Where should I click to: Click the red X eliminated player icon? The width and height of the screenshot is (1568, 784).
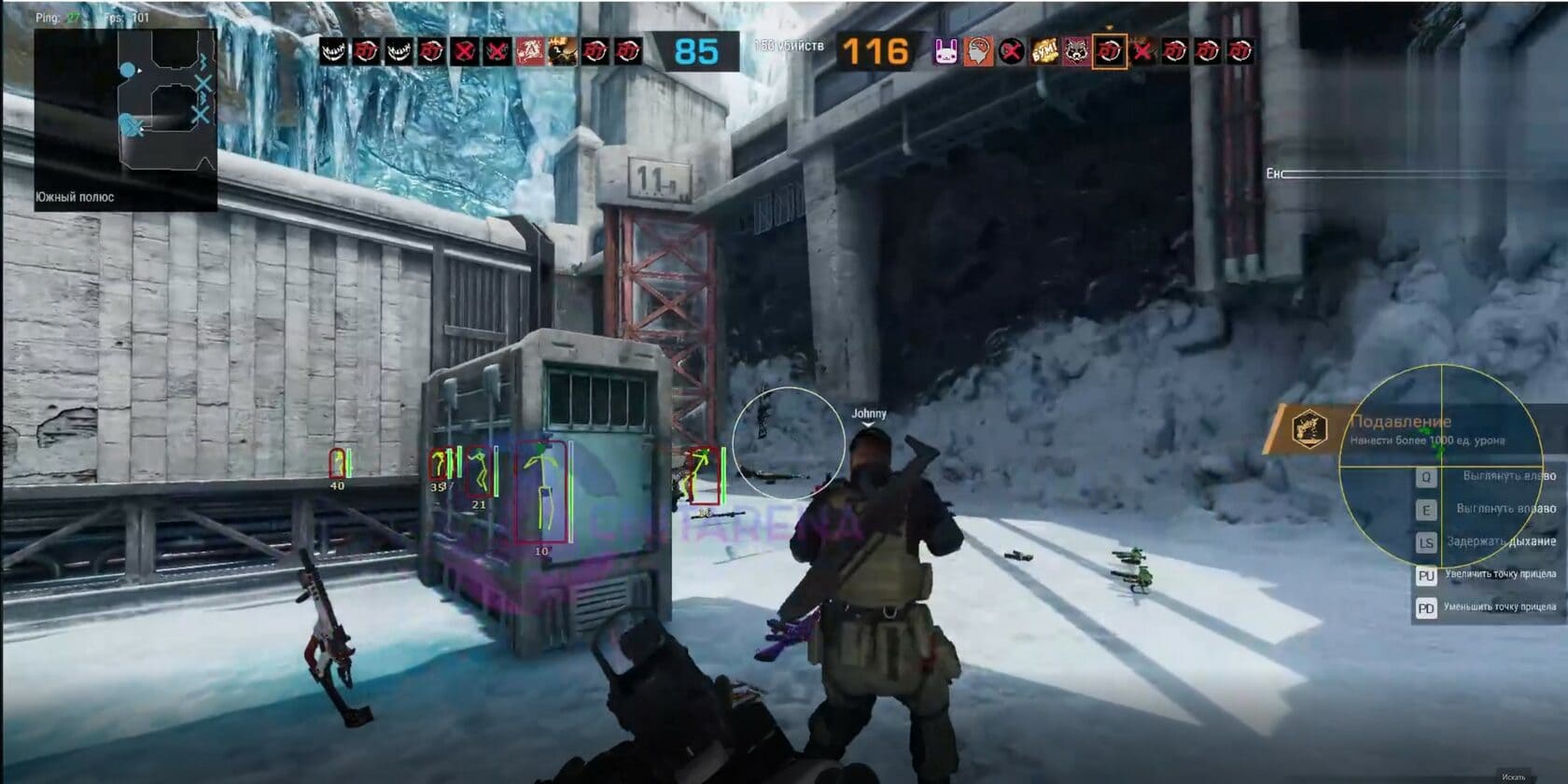point(464,53)
